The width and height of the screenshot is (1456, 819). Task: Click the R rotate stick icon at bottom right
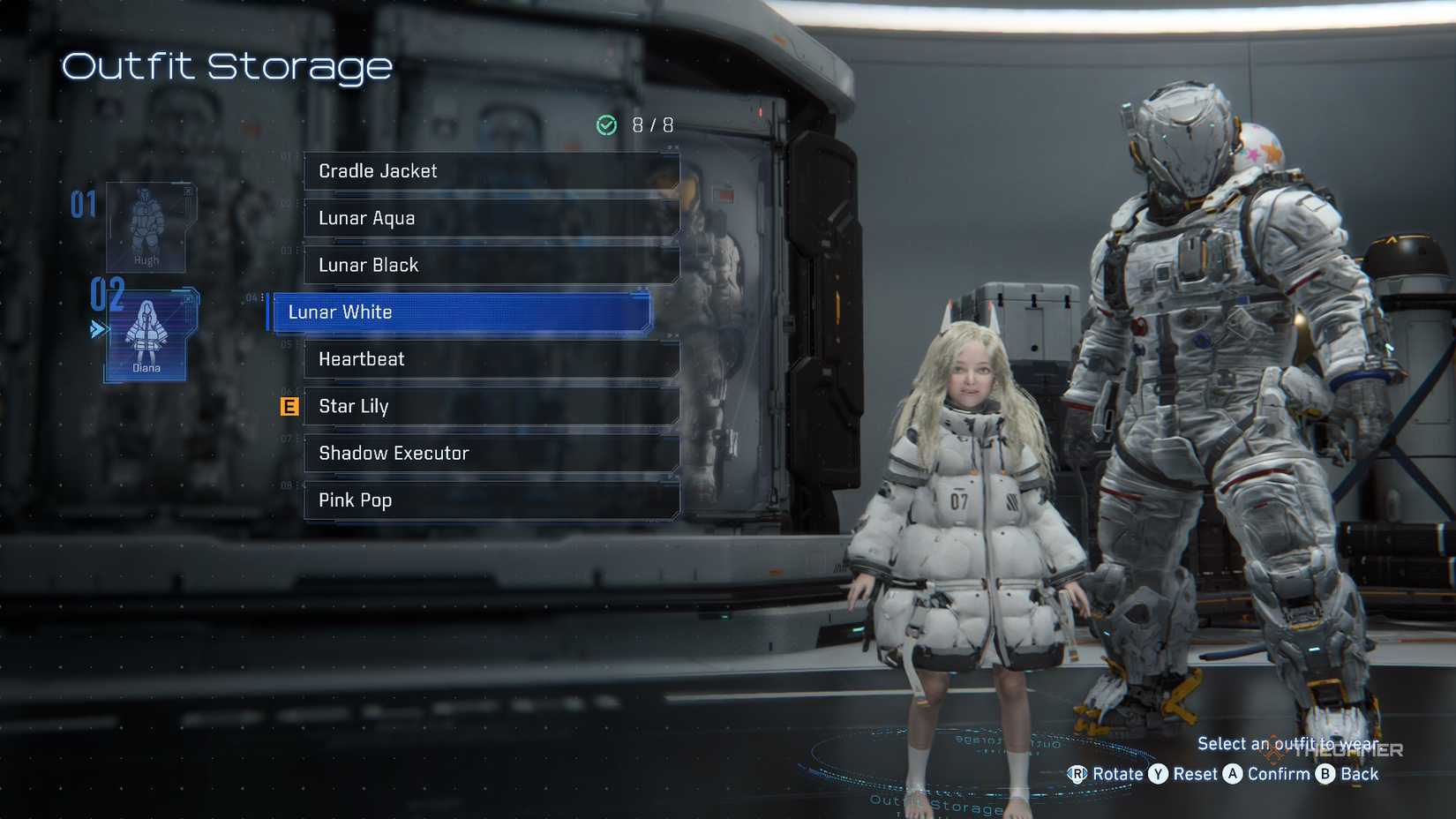[1077, 774]
